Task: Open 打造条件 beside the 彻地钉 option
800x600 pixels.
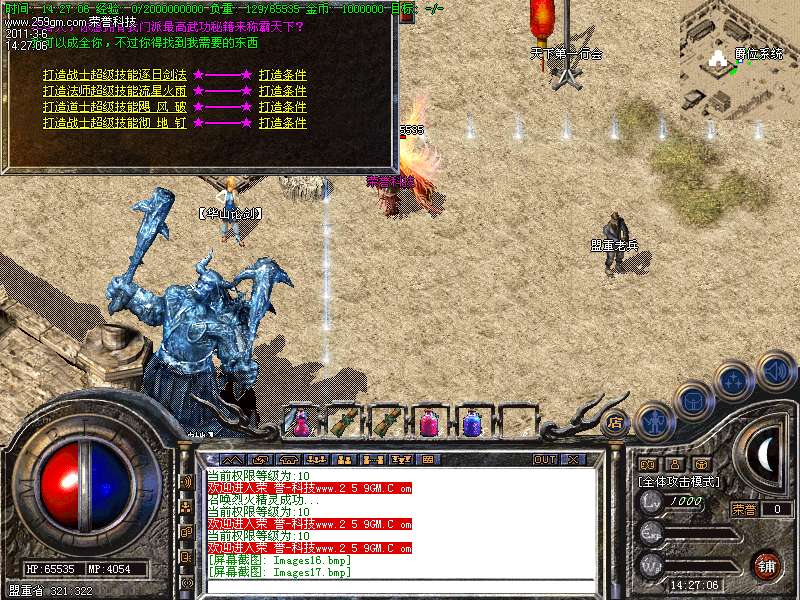Action: click(282, 123)
